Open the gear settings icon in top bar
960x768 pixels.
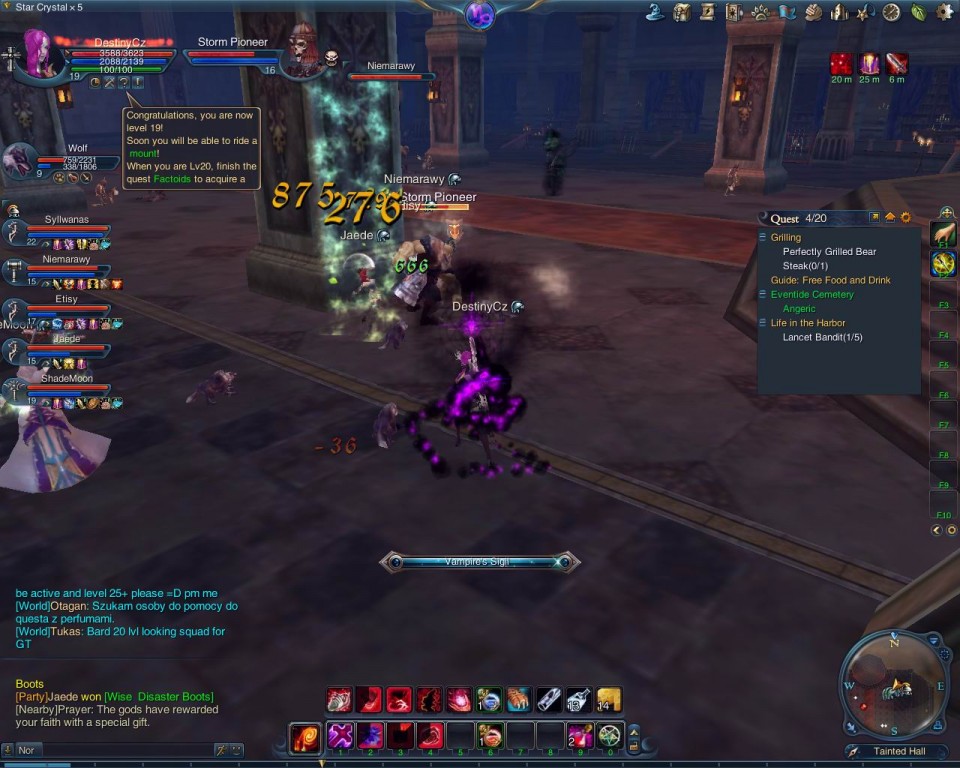(944, 12)
